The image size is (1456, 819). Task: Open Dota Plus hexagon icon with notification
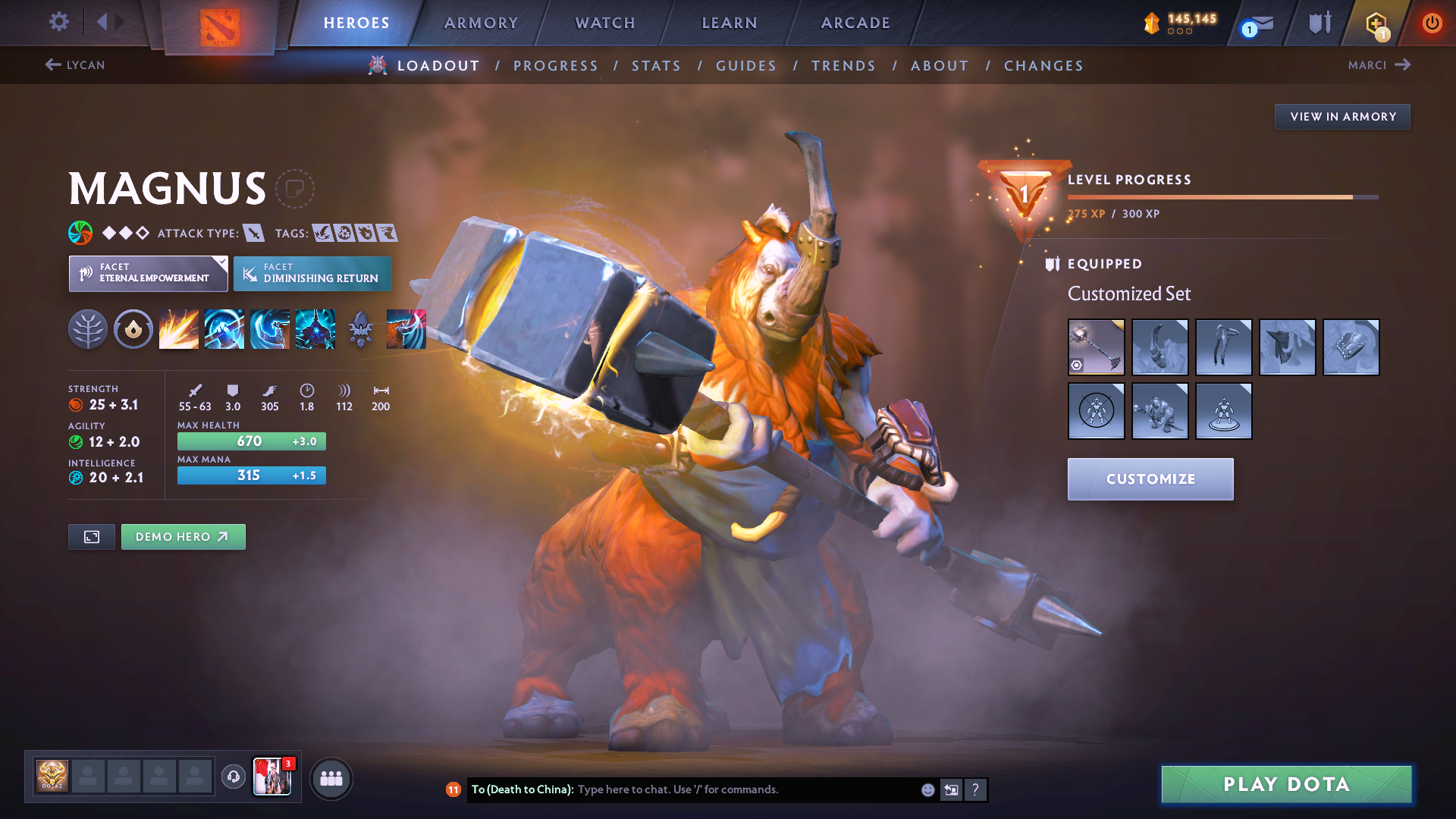[x=1374, y=23]
